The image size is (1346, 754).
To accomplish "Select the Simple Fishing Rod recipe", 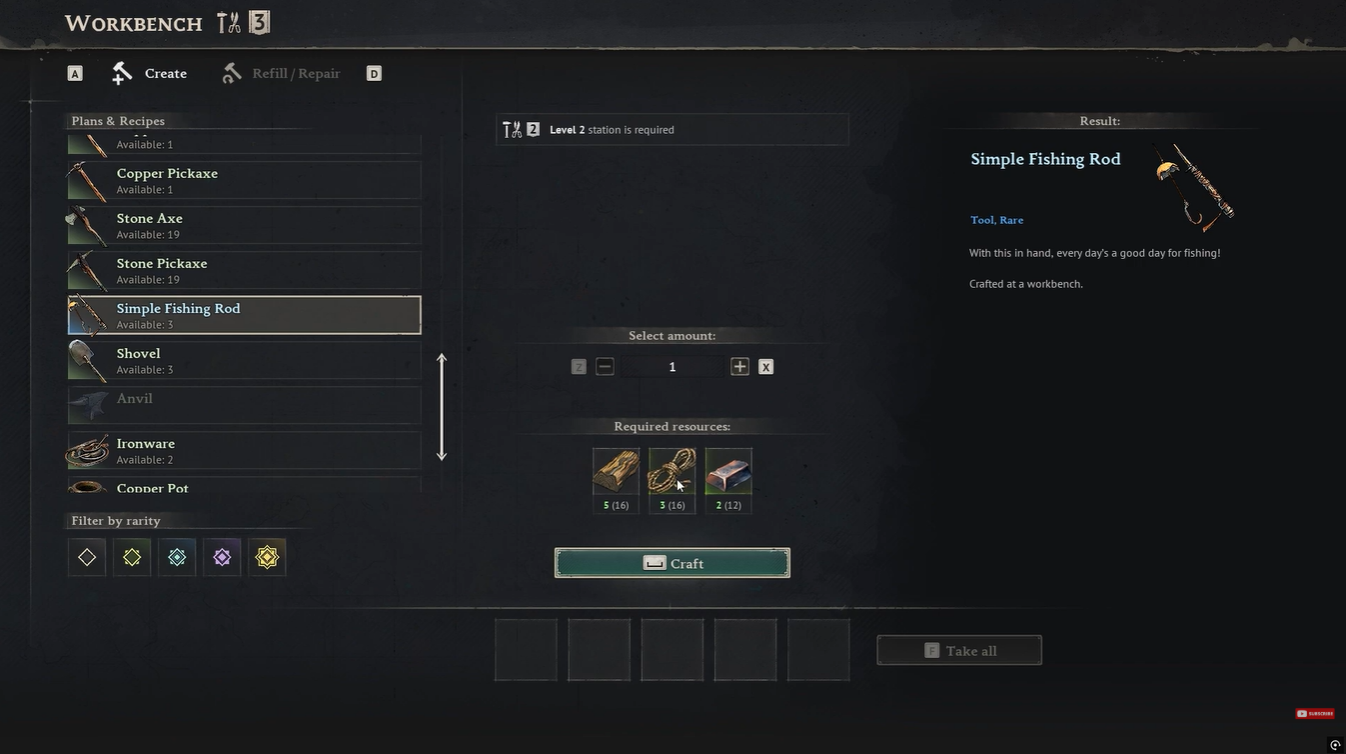I will click(x=244, y=315).
